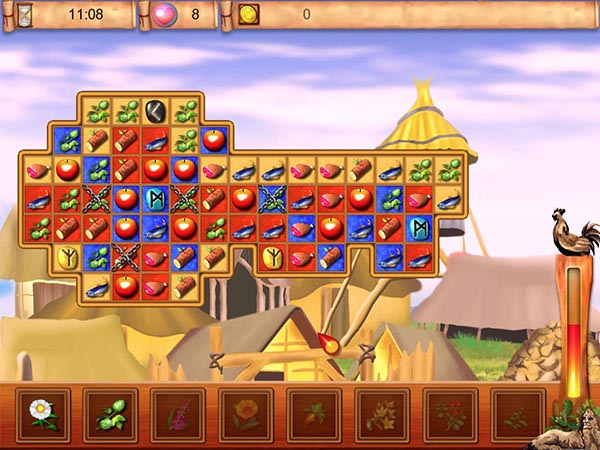
Task: Choose the yellow maple leaves slot
Action: tap(381, 414)
